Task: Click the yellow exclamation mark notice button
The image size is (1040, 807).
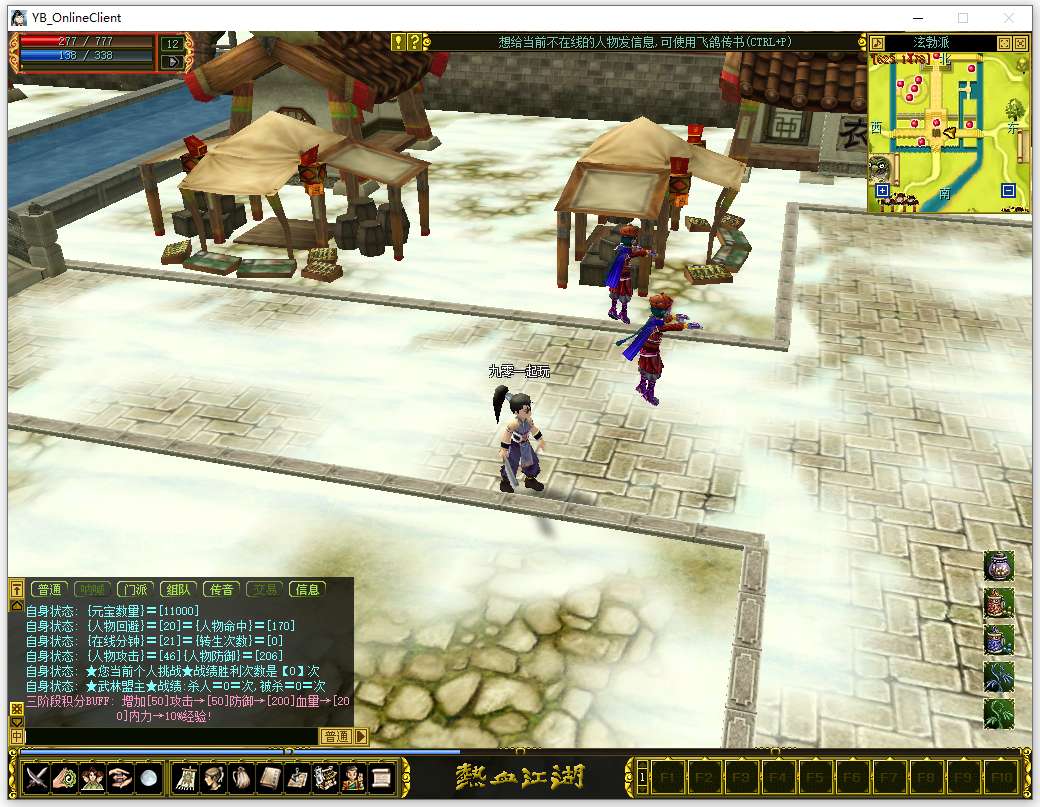Action: tap(398, 42)
